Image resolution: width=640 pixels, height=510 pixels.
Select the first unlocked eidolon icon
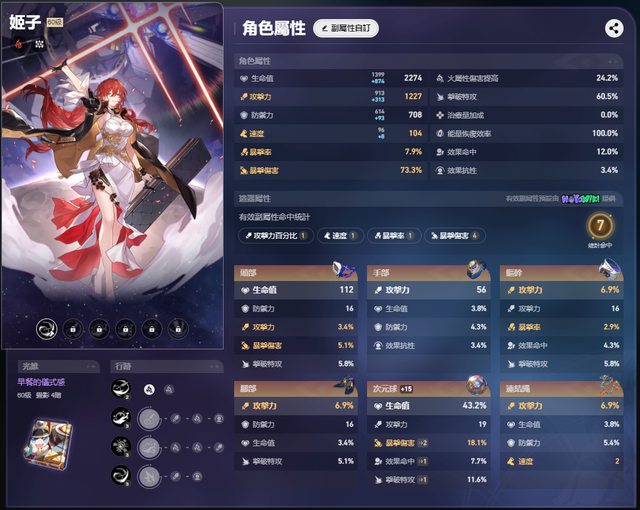46,328
